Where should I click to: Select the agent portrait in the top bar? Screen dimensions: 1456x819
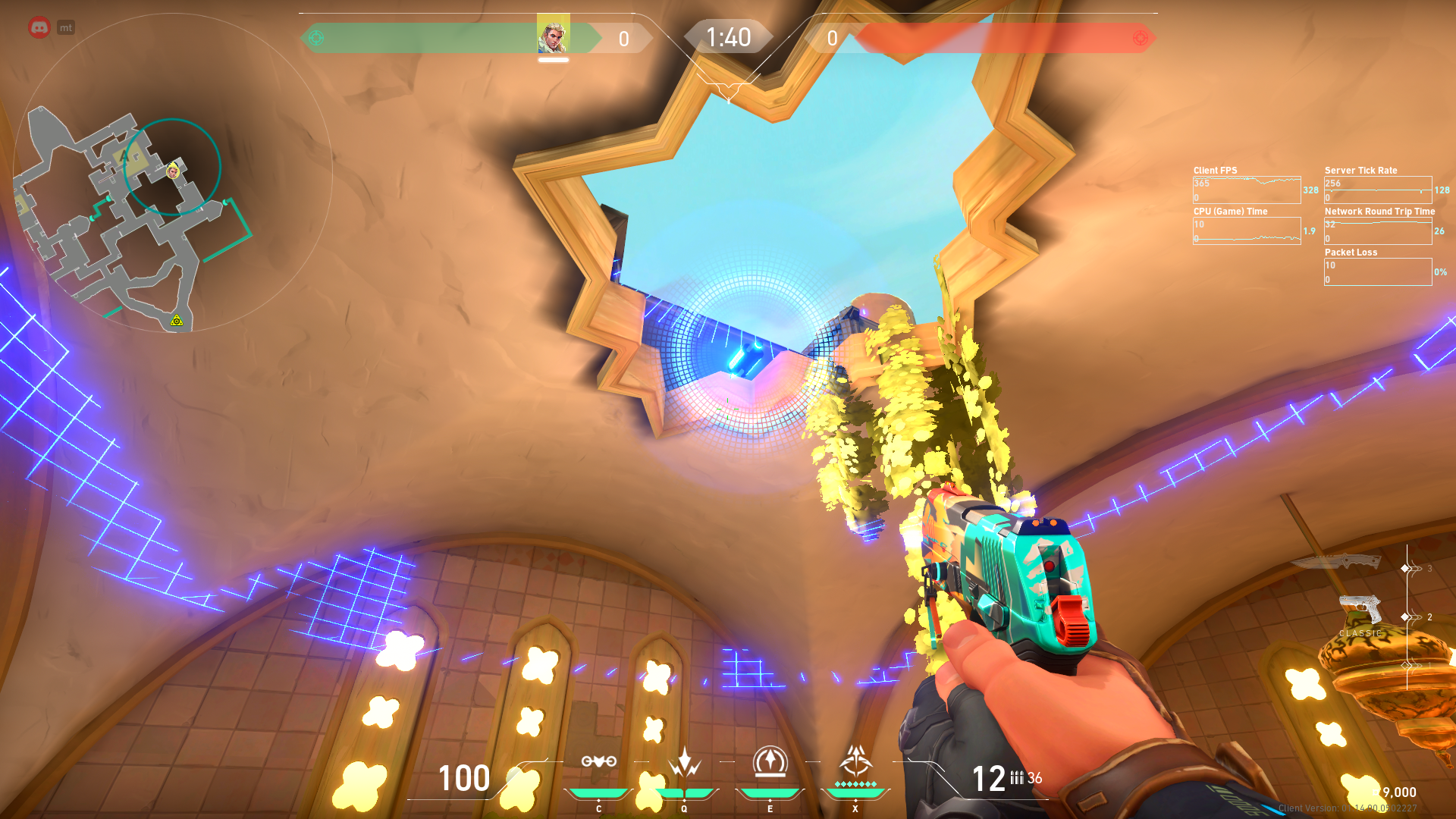point(553,36)
